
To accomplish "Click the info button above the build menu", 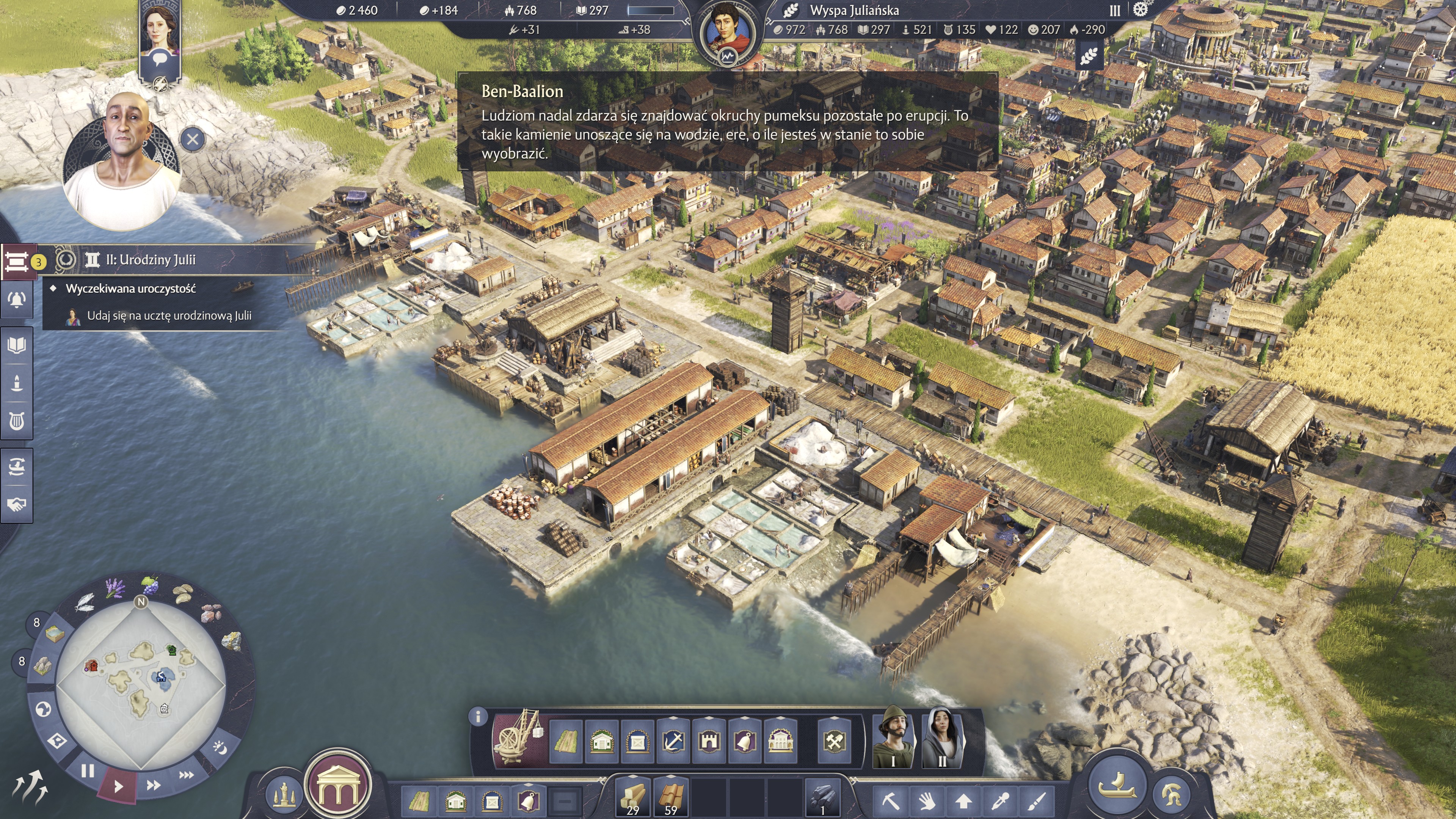I will (x=478, y=717).
